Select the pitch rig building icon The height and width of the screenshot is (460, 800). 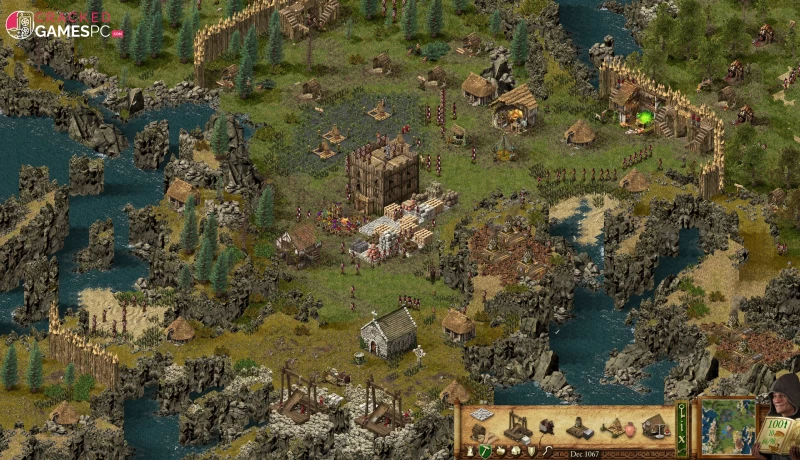click(612, 427)
